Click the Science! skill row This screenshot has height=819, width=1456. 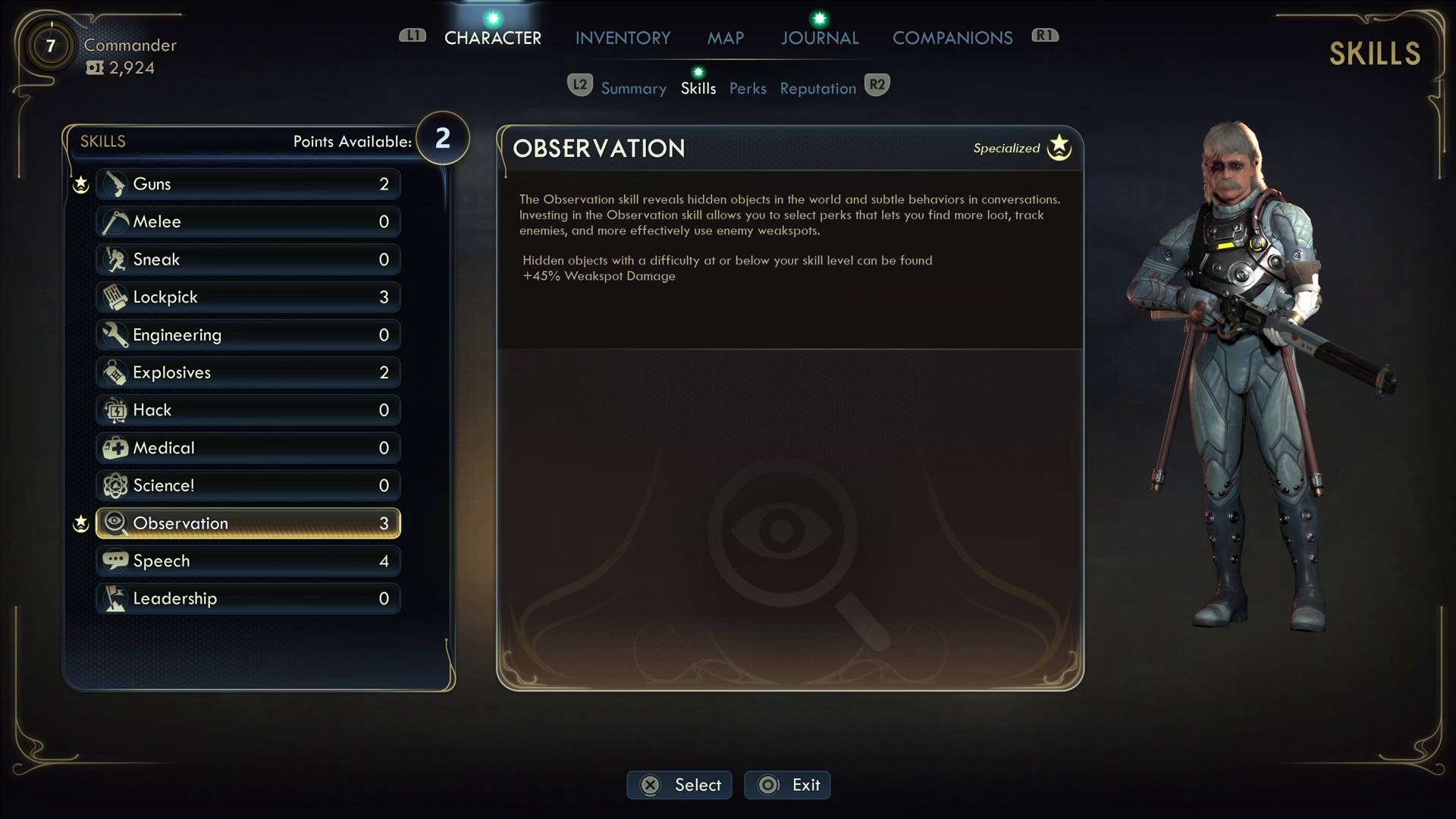pyautogui.click(x=248, y=485)
